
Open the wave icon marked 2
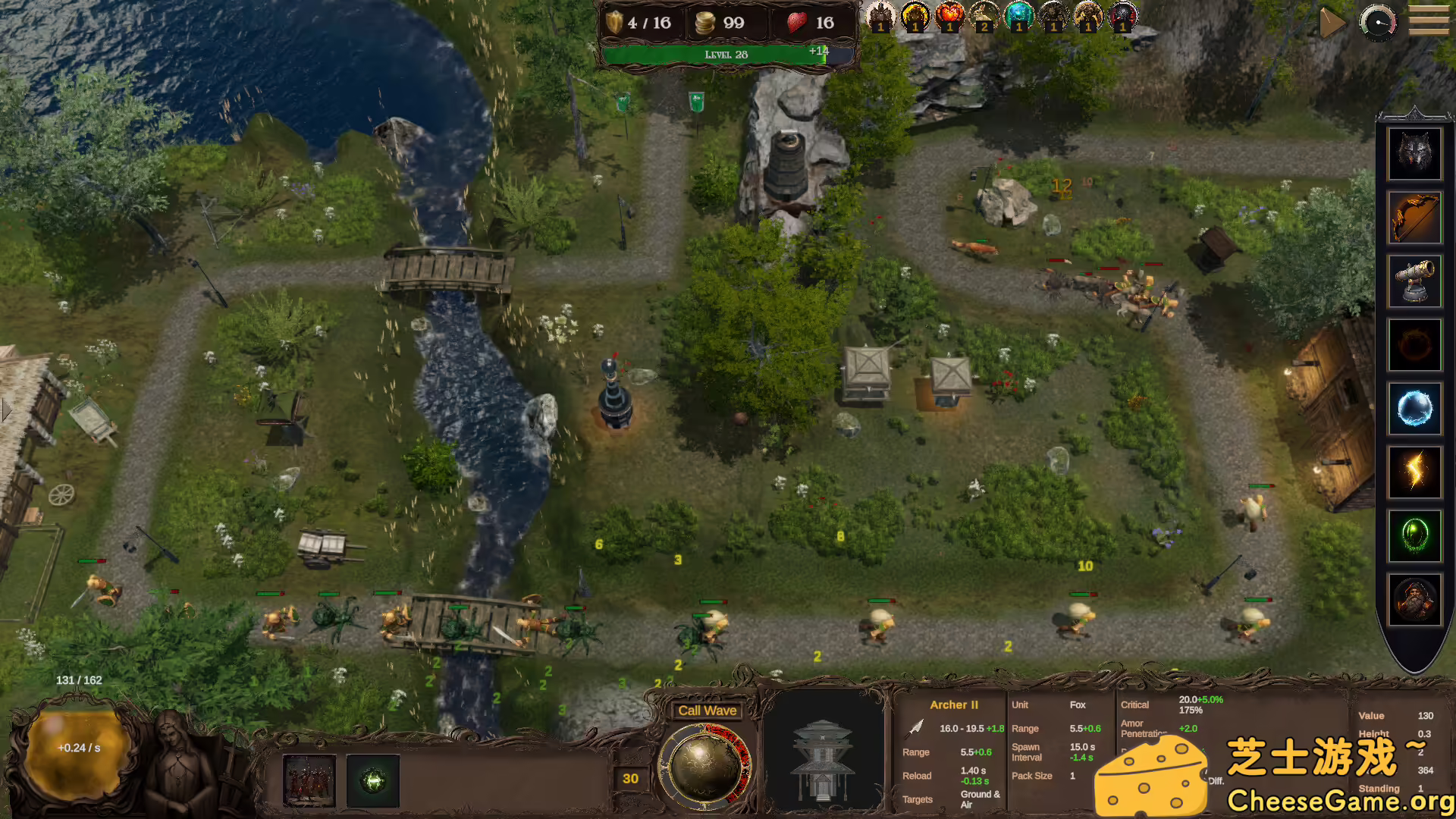[x=984, y=17]
